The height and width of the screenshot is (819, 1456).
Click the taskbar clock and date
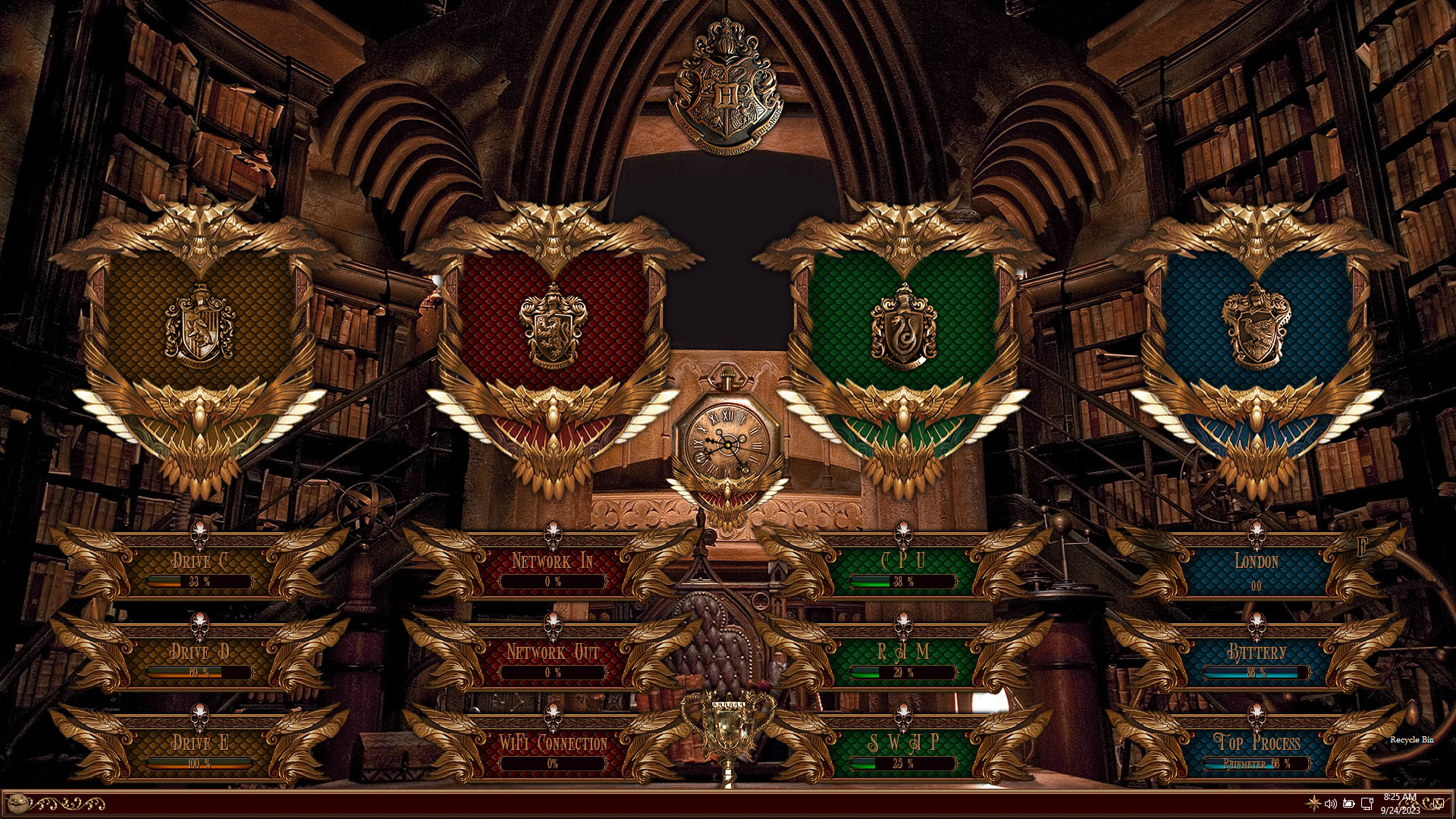click(1400, 803)
